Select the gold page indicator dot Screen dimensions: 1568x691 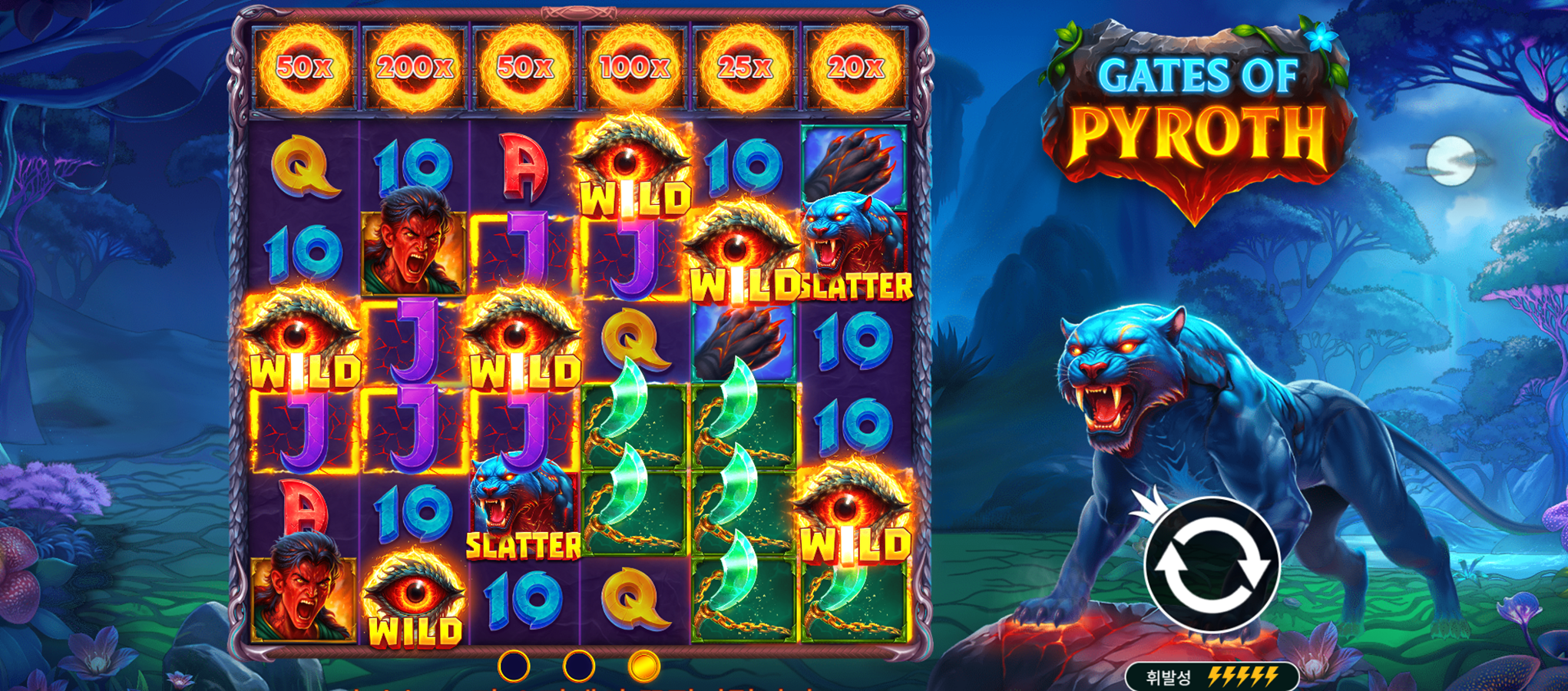643,666
